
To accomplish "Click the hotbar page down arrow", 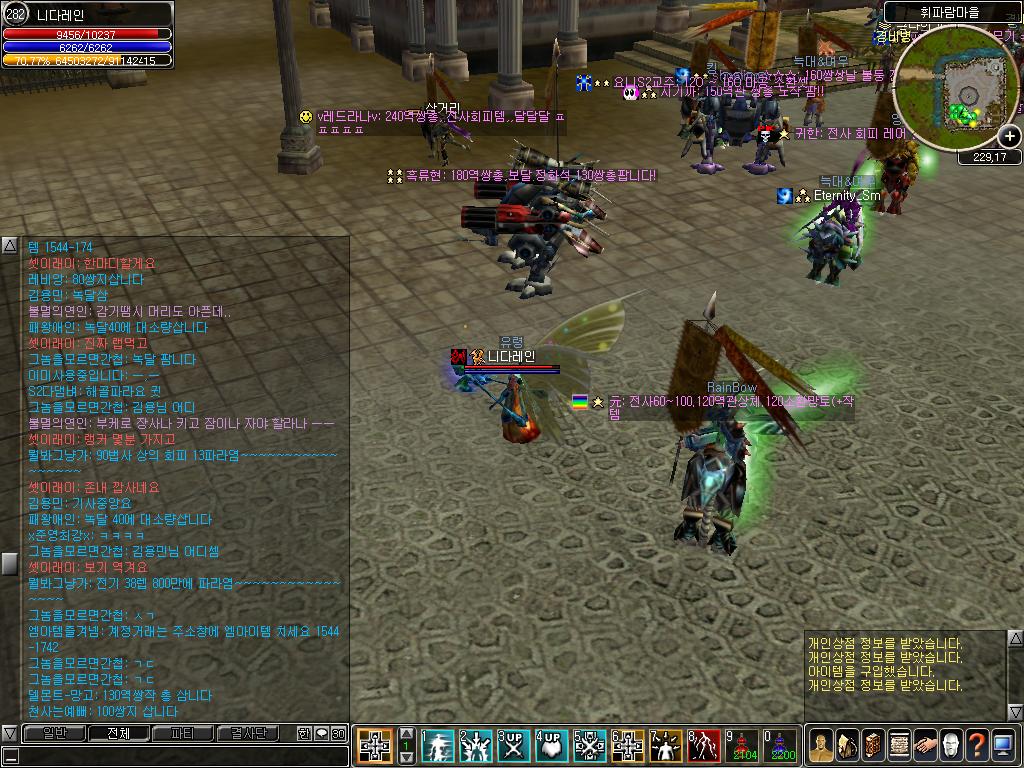I will pos(407,758).
